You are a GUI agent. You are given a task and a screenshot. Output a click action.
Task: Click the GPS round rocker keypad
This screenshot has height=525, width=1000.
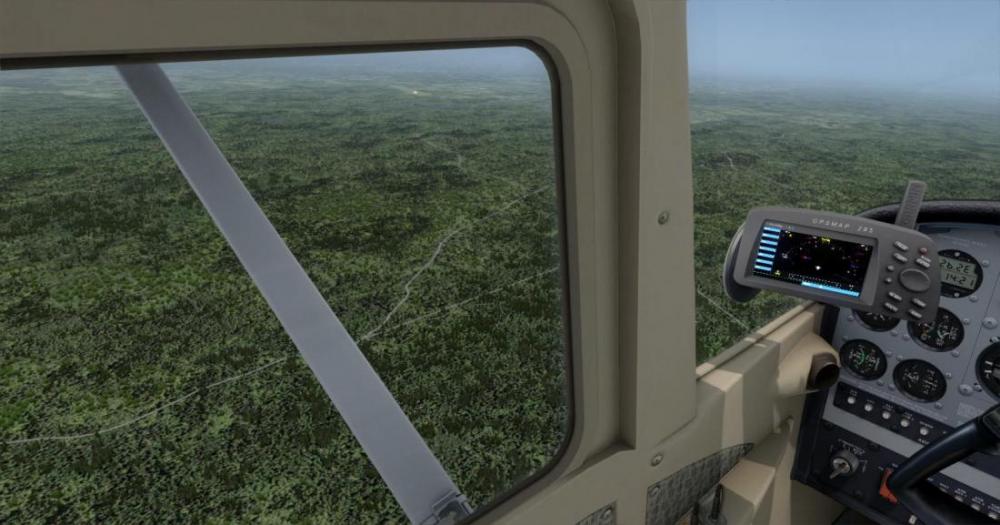[913, 279]
